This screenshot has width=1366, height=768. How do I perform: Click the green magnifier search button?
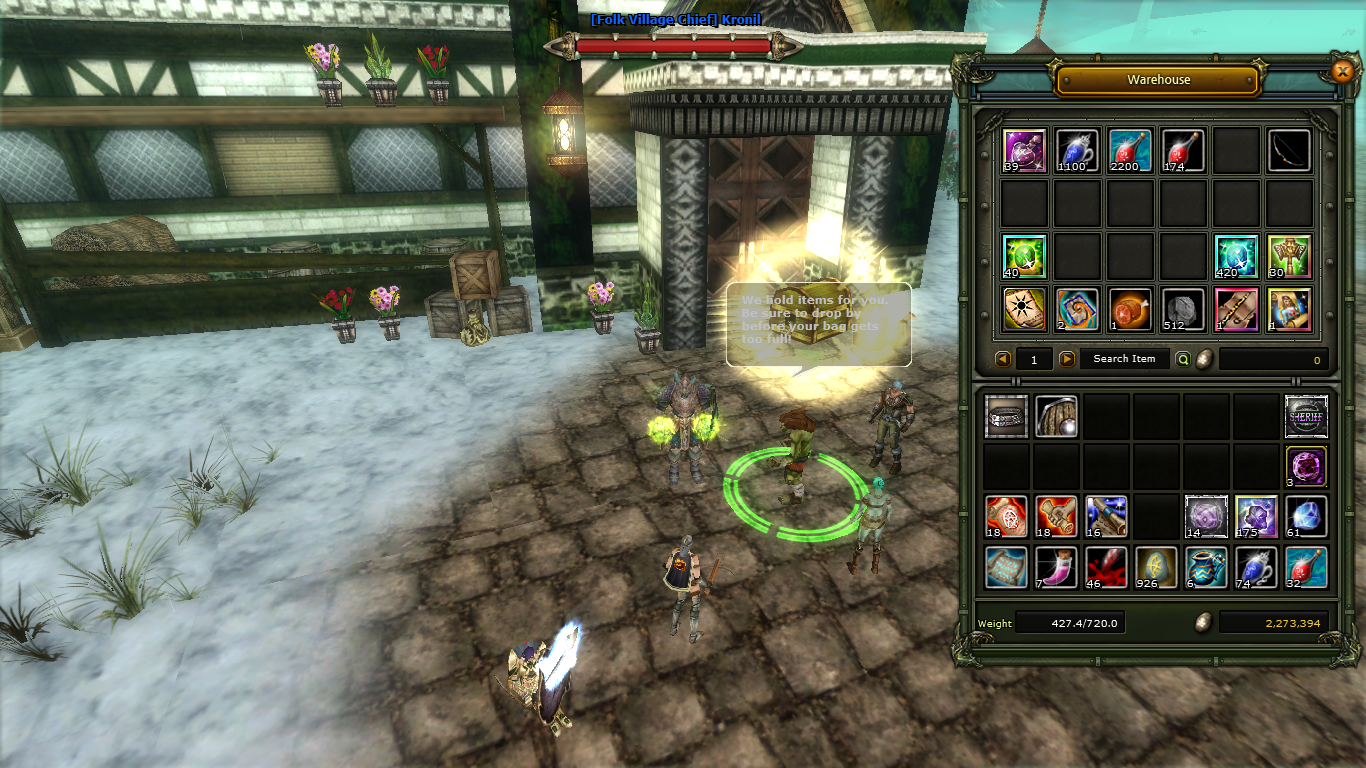pyautogui.click(x=1183, y=359)
